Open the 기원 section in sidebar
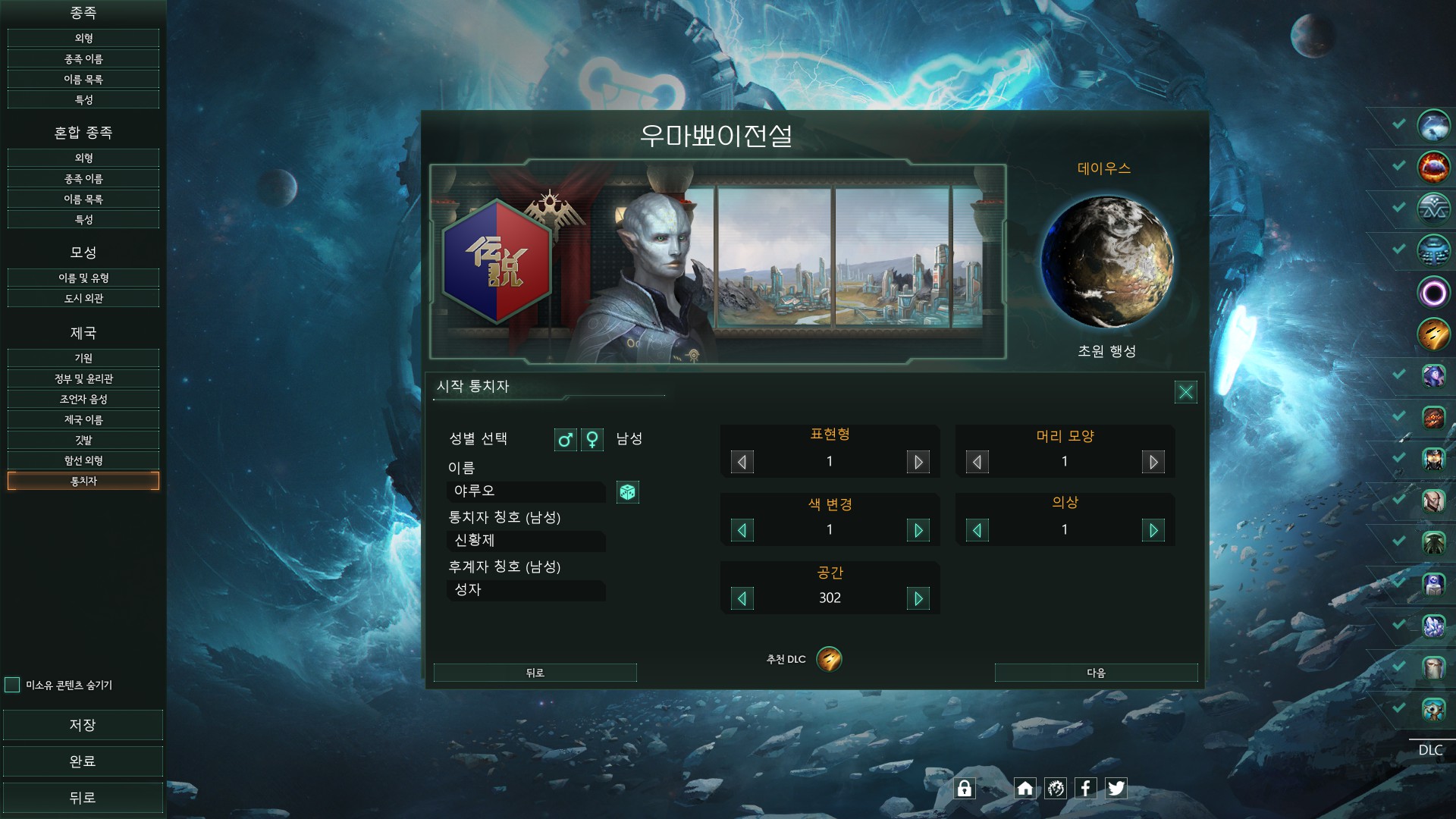The height and width of the screenshot is (819, 1456). [83, 358]
